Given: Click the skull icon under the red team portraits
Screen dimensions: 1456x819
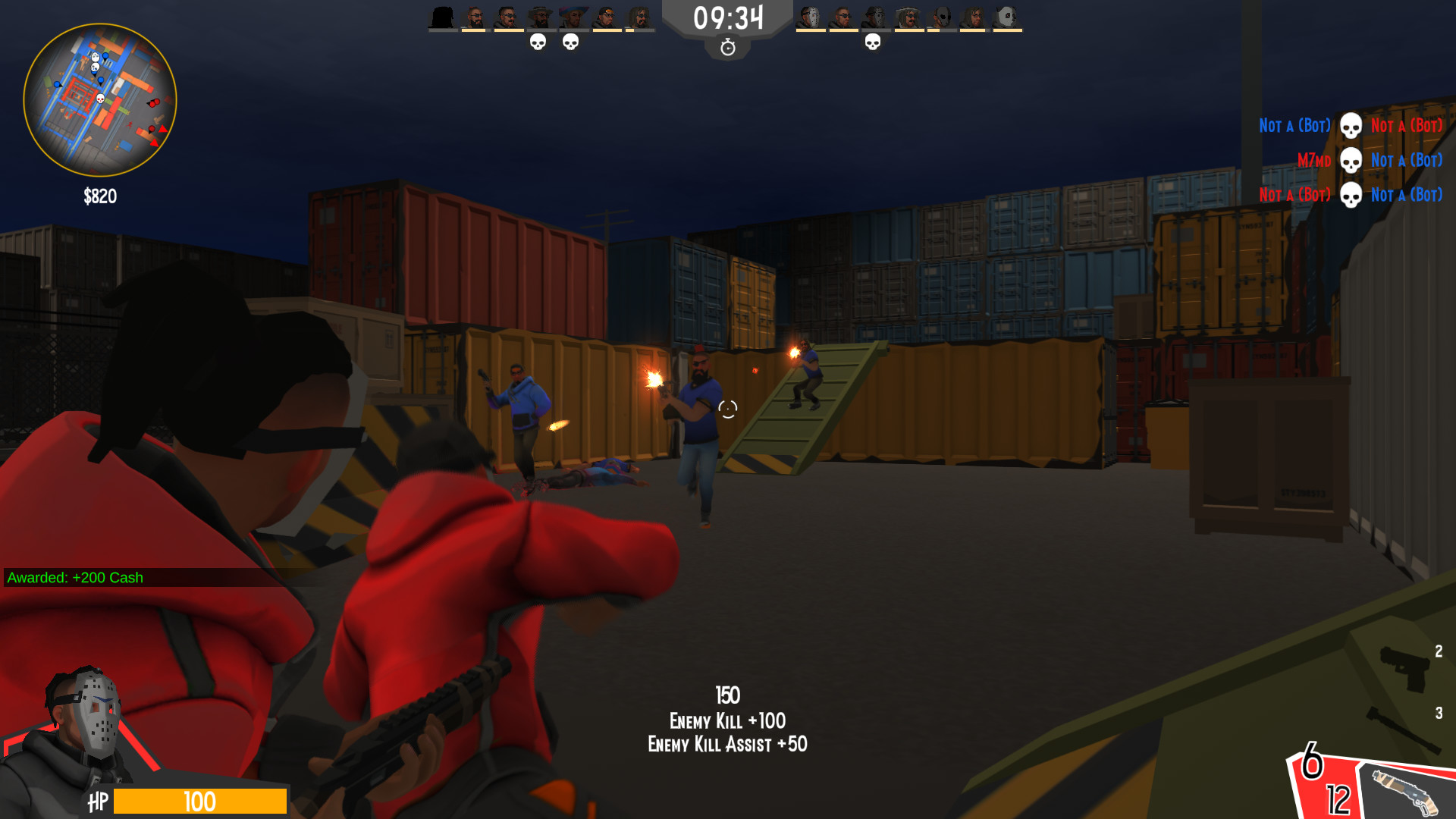Looking at the screenshot, I should click(539, 42).
